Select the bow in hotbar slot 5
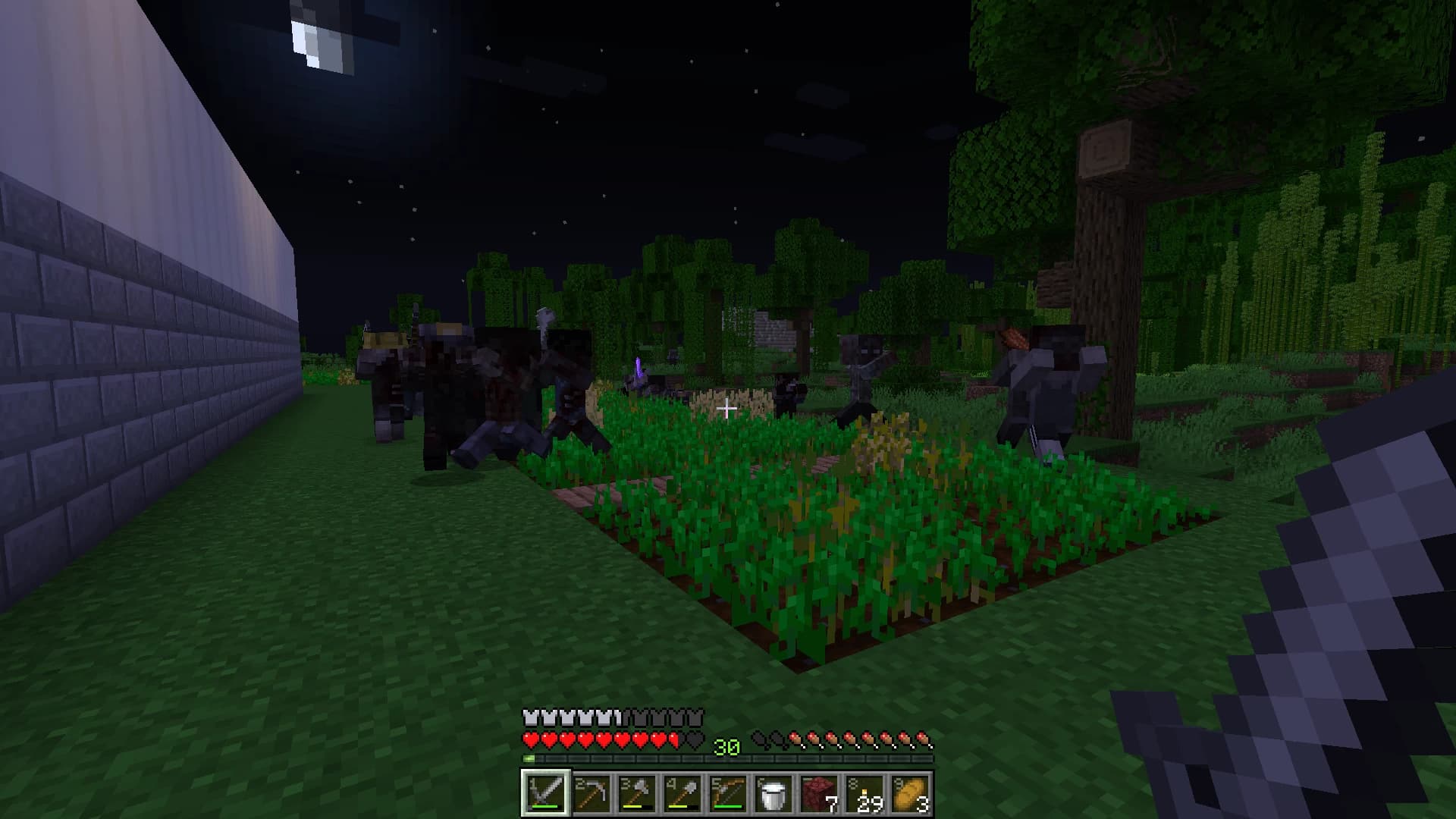This screenshot has width=1456, height=819. (726, 795)
